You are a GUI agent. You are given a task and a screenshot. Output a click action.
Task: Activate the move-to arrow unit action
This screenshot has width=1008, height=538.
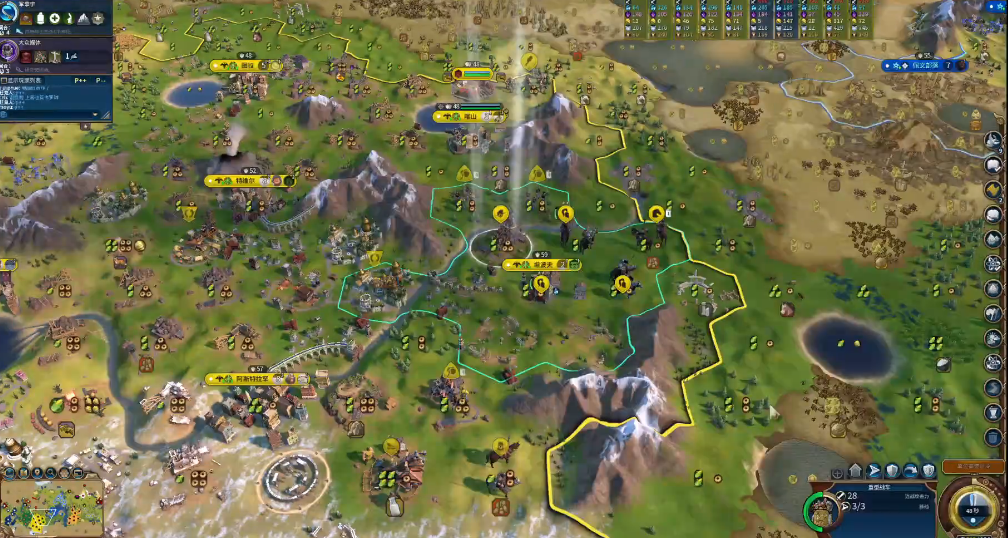coord(873,470)
